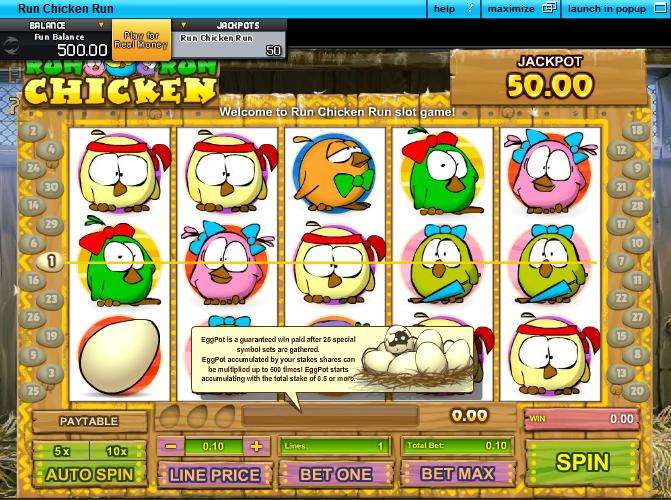Select payline marker number 1
This screenshot has width=671, height=500.
click(x=51, y=261)
